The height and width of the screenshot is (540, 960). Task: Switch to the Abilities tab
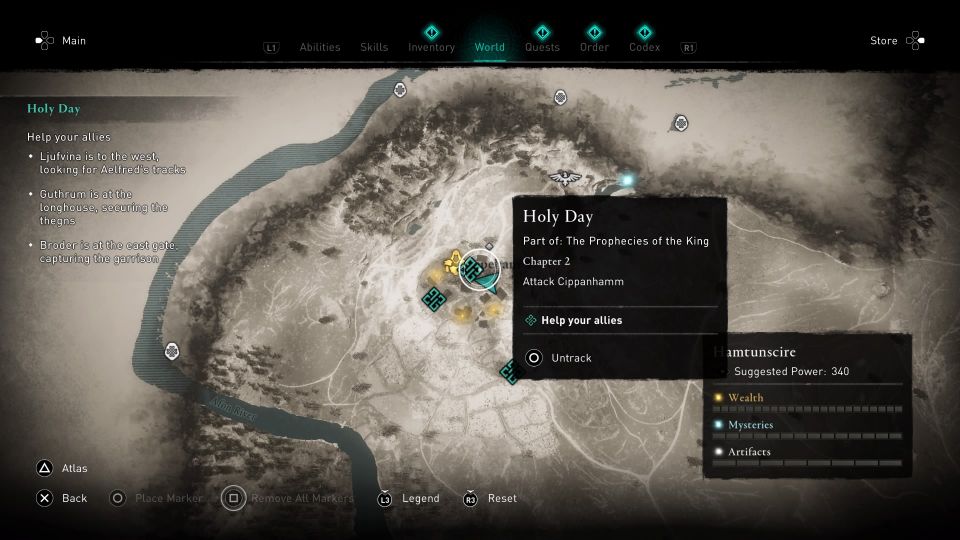coord(320,47)
